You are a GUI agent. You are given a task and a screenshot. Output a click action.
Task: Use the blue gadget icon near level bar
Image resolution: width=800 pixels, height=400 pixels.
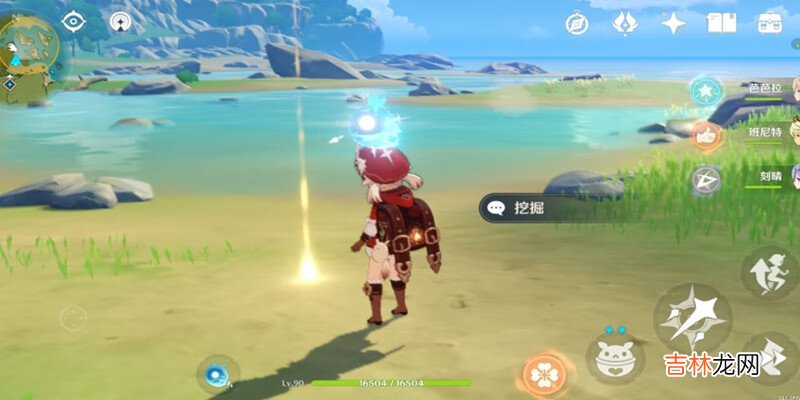(215, 375)
